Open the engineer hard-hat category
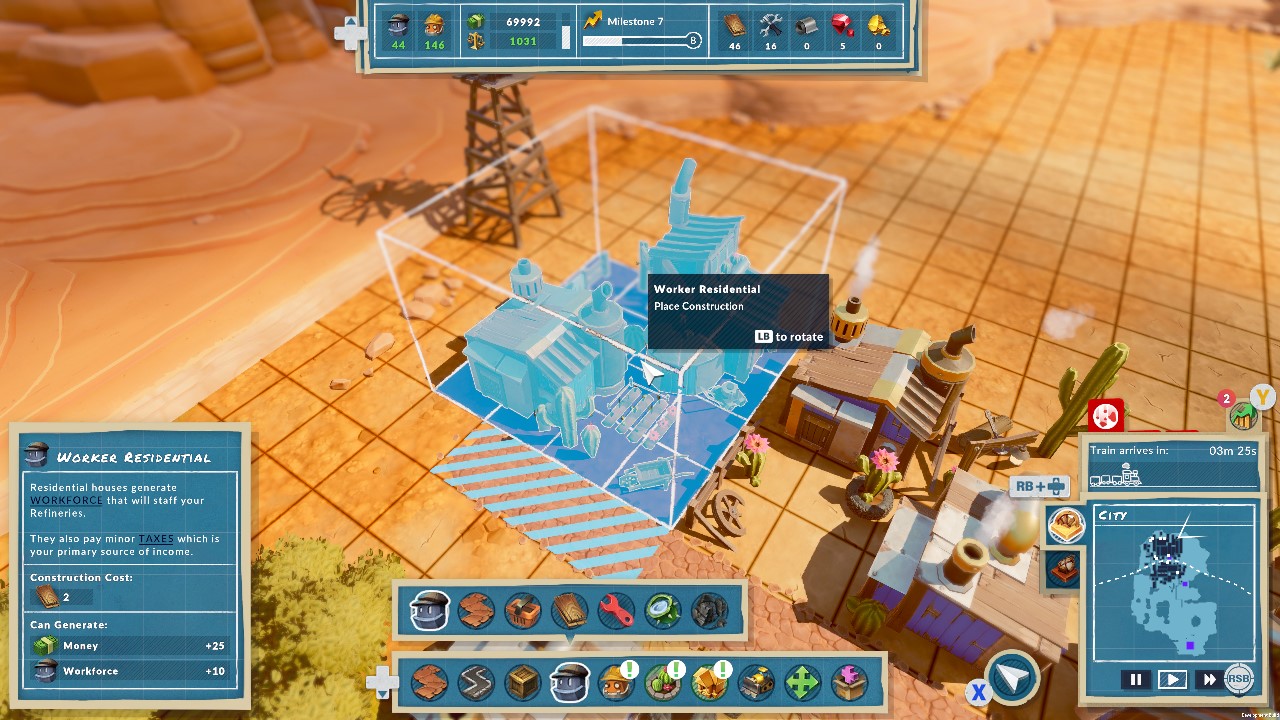This screenshot has height=720, width=1280. (614, 683)
